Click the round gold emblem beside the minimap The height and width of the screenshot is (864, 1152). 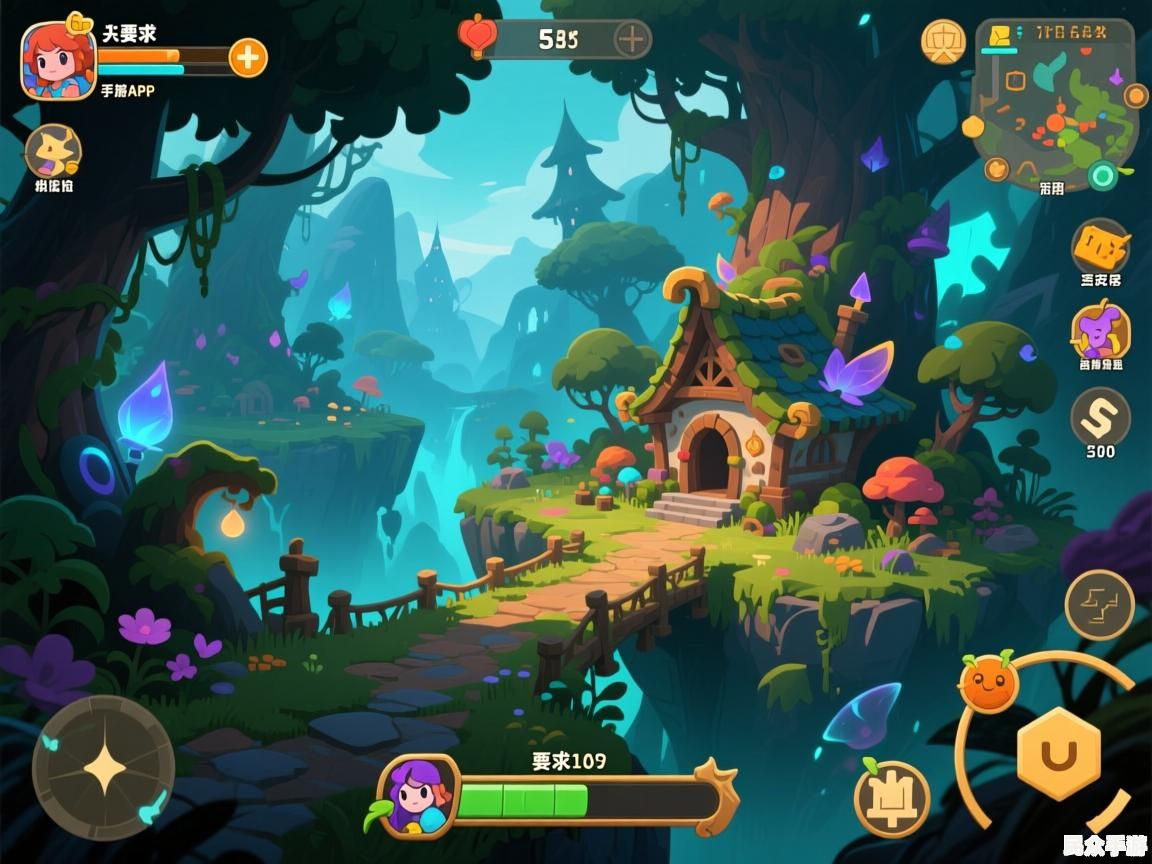(x=943, y=42)
